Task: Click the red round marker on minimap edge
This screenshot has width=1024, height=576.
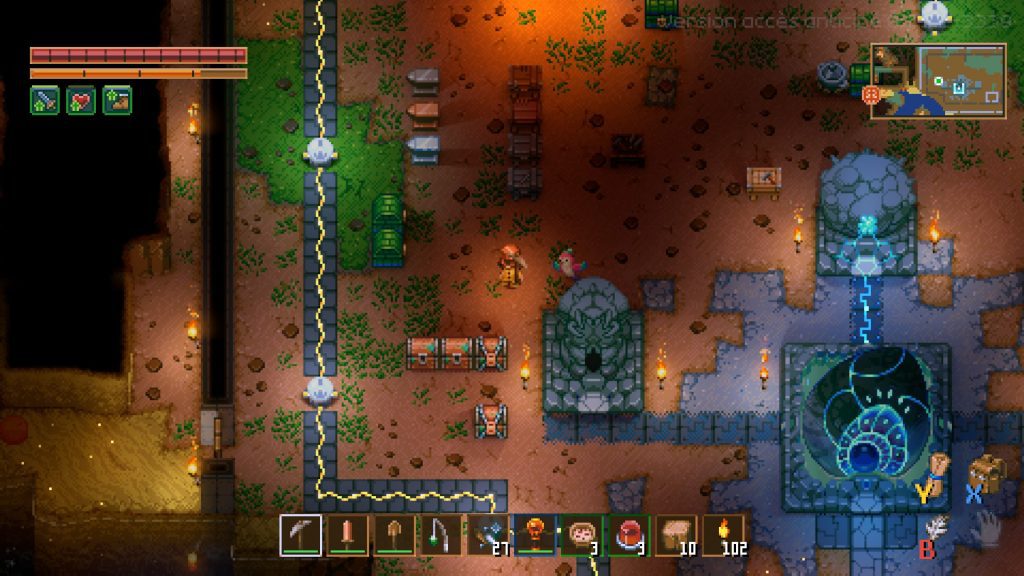Action: coord(871,94)
